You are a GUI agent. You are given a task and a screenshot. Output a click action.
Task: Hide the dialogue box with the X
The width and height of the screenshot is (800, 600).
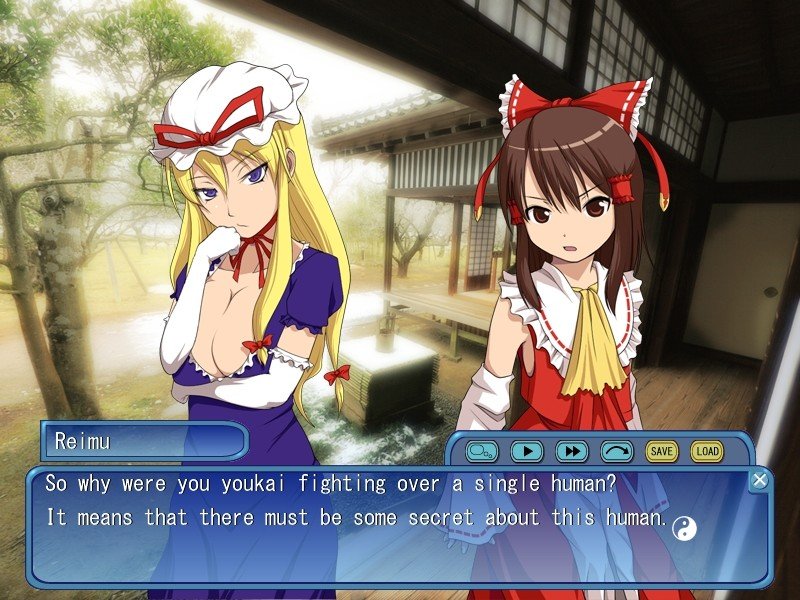(759, 481)
